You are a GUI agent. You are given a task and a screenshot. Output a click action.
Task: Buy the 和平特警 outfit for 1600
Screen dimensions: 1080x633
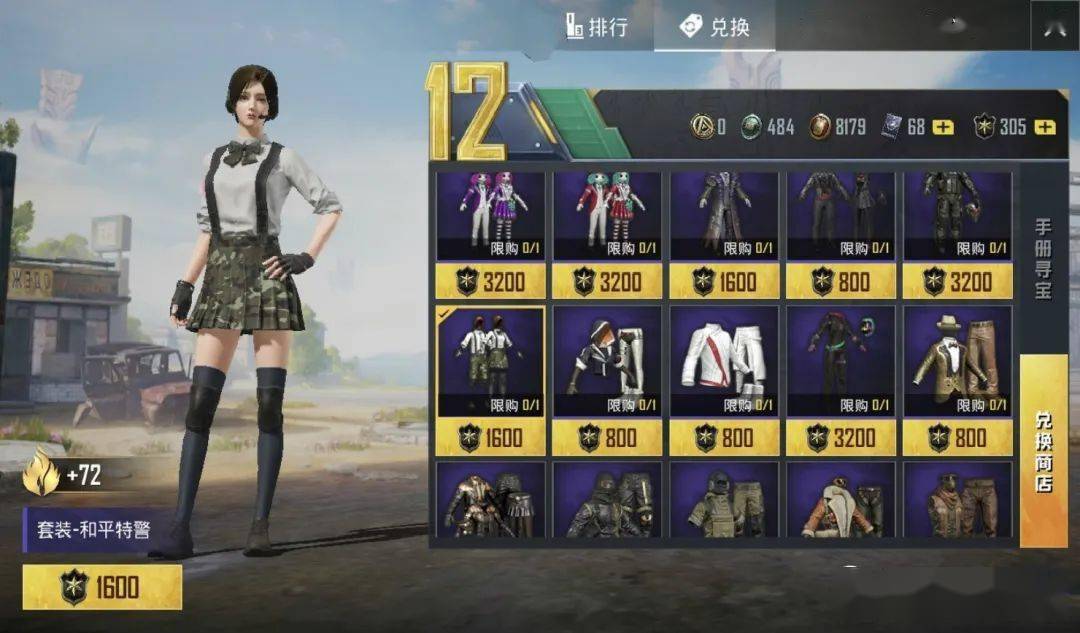[102, 587]
